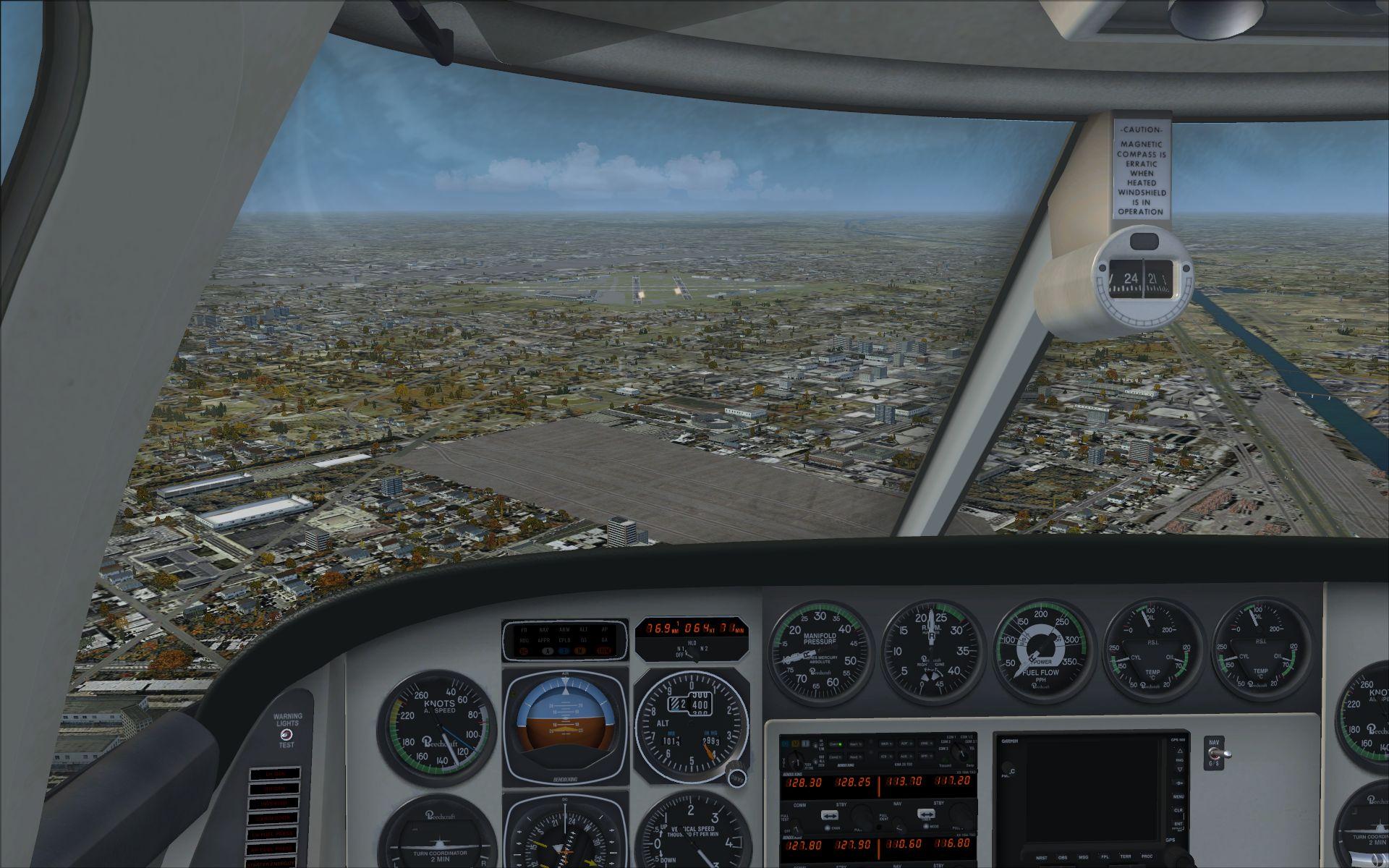
Task: Click the Warning Lights Test button
Action: [x=287, y=733]
